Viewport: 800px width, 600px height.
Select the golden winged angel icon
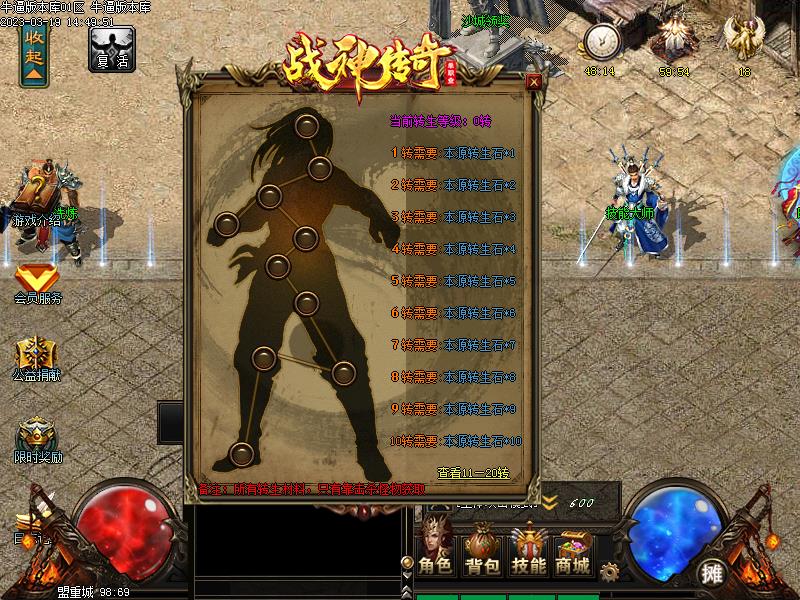pos(745,42)
